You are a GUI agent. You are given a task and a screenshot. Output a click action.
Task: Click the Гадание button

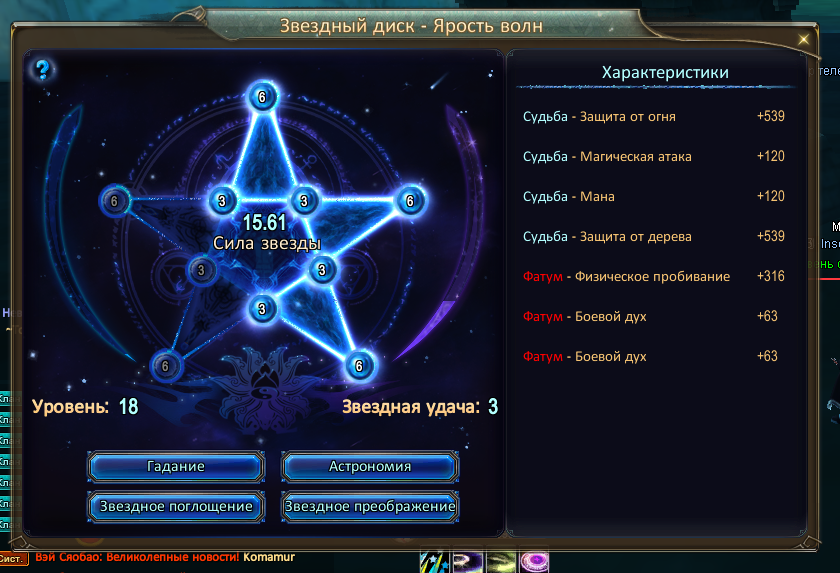click(x=176, y=466)
